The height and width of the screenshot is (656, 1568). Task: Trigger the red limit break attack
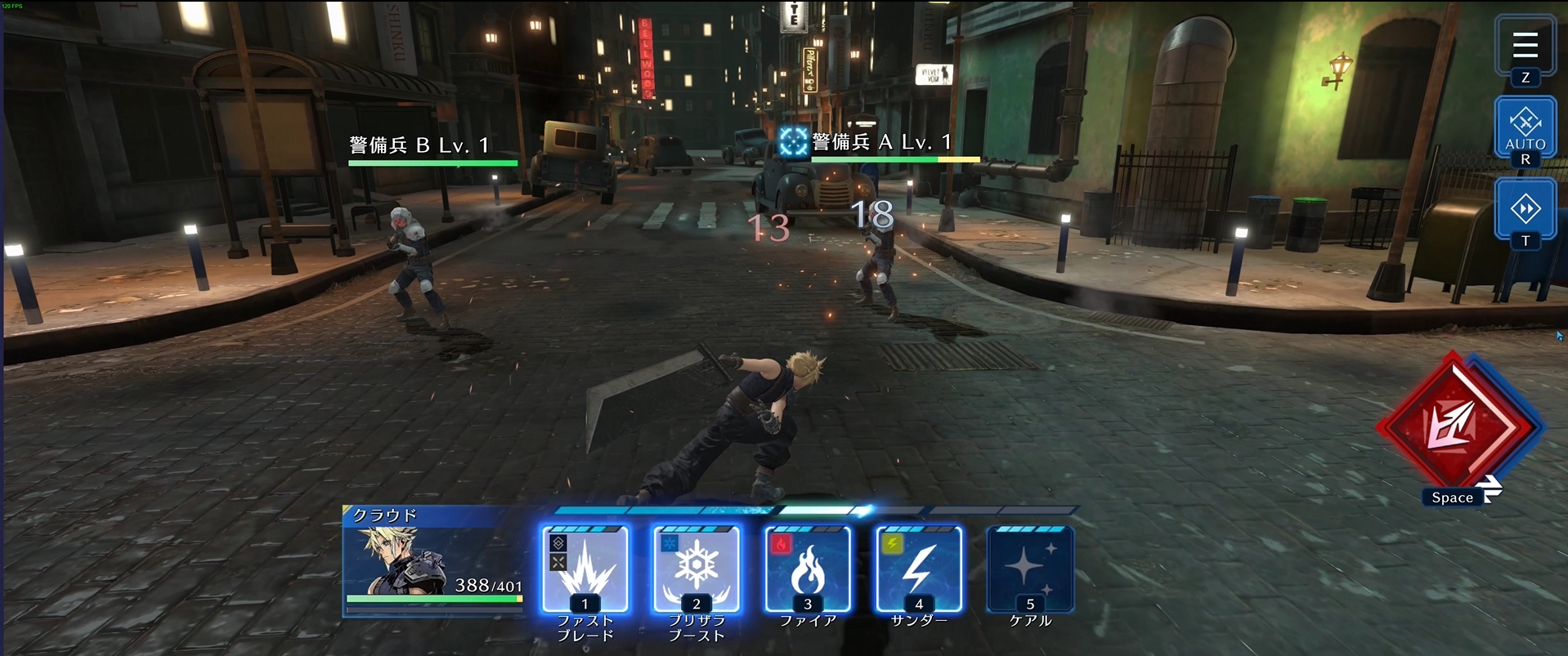pyautogui.click(x=1456, y=425)
